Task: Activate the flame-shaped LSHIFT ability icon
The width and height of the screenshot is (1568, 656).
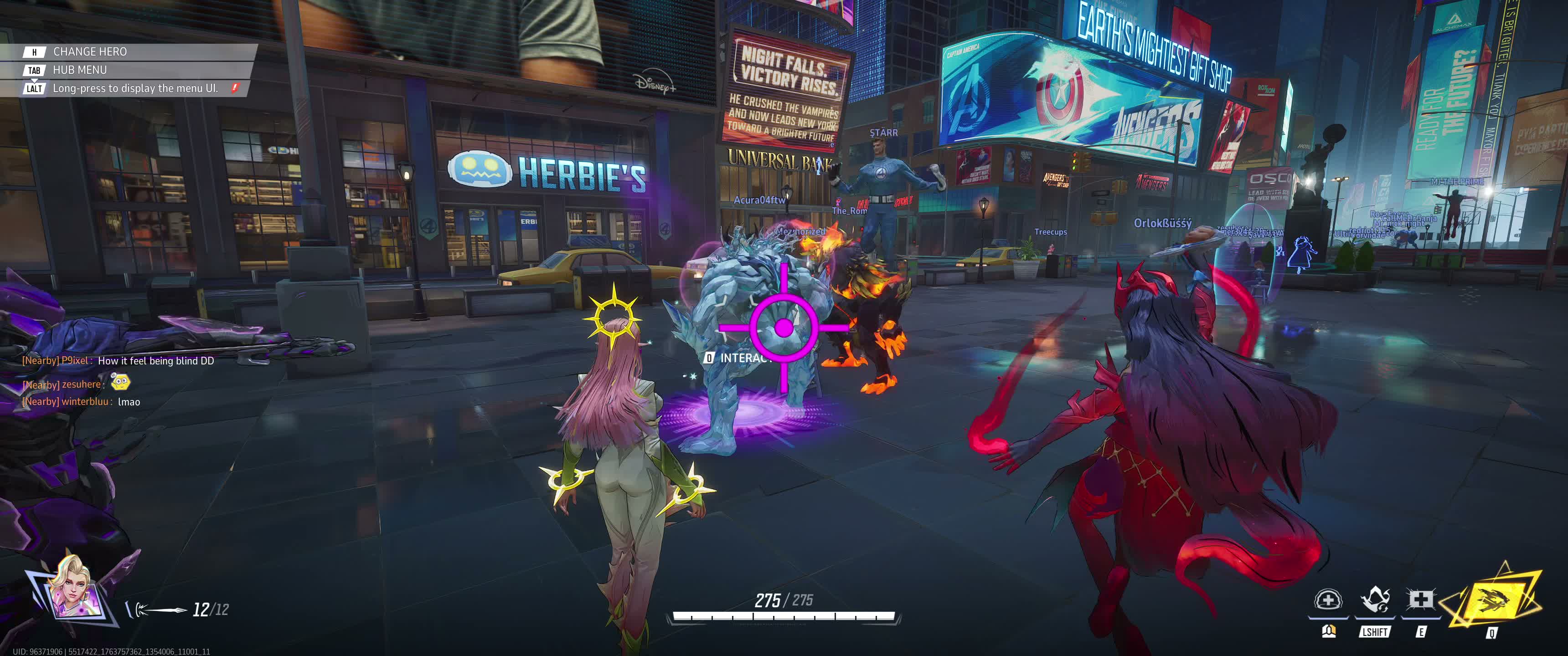Action: pos(1374,600)
